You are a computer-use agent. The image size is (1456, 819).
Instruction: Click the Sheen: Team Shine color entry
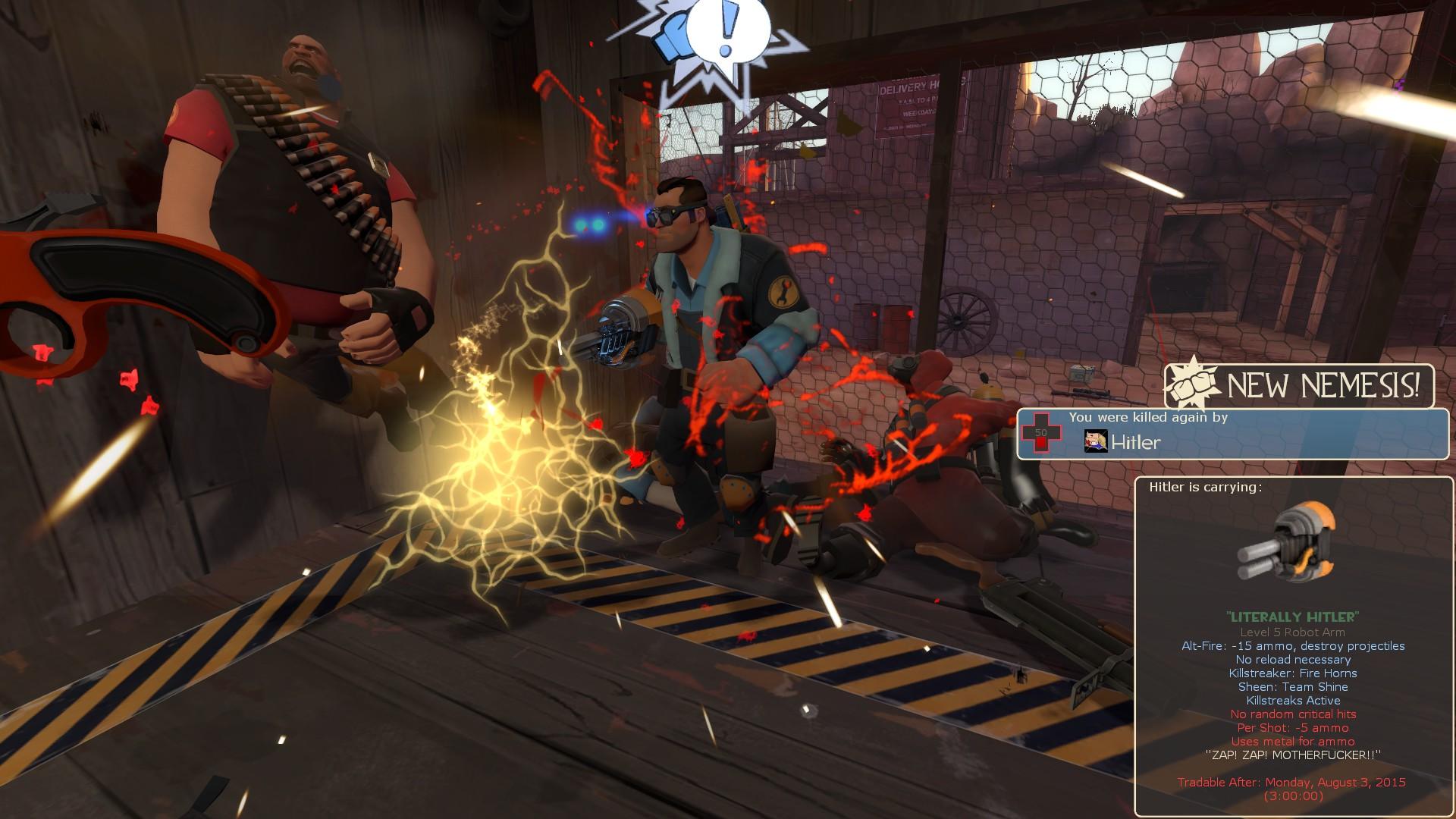1292,686
